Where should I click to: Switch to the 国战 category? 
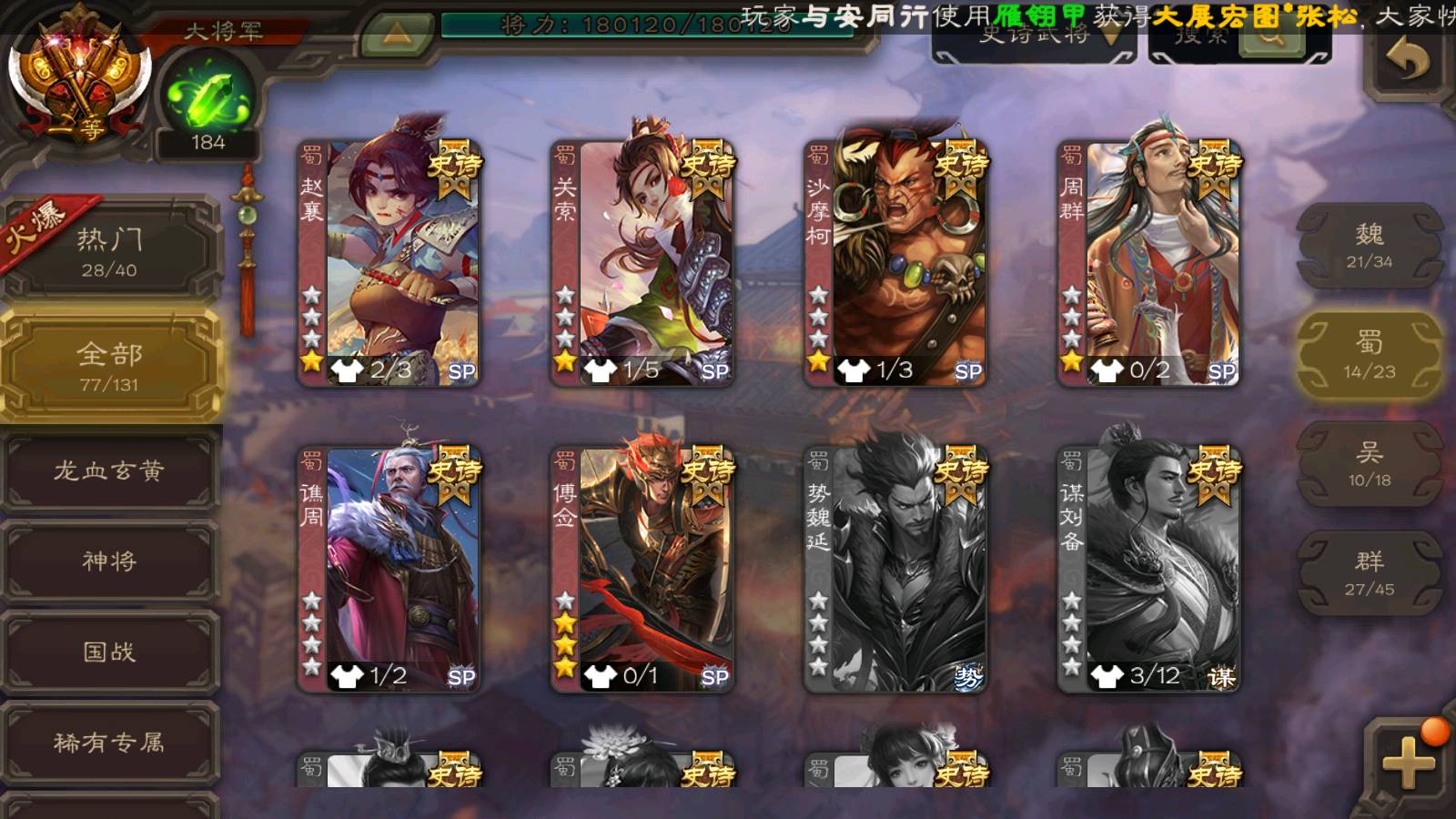point(110,652)
